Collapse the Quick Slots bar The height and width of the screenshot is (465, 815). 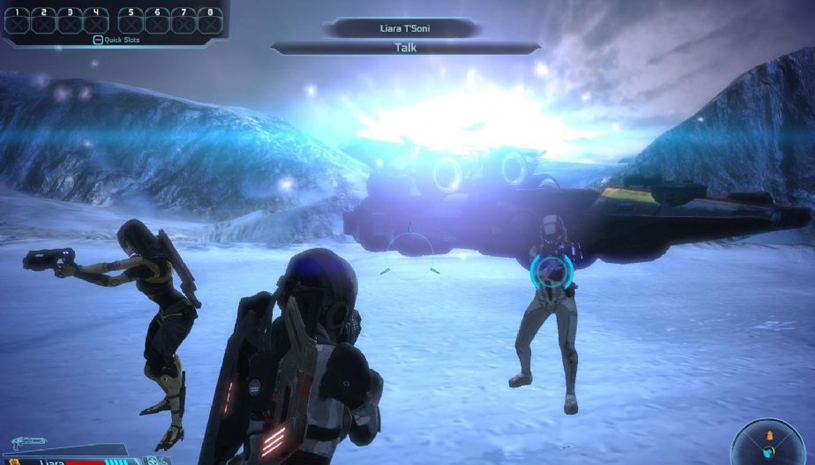97,40
